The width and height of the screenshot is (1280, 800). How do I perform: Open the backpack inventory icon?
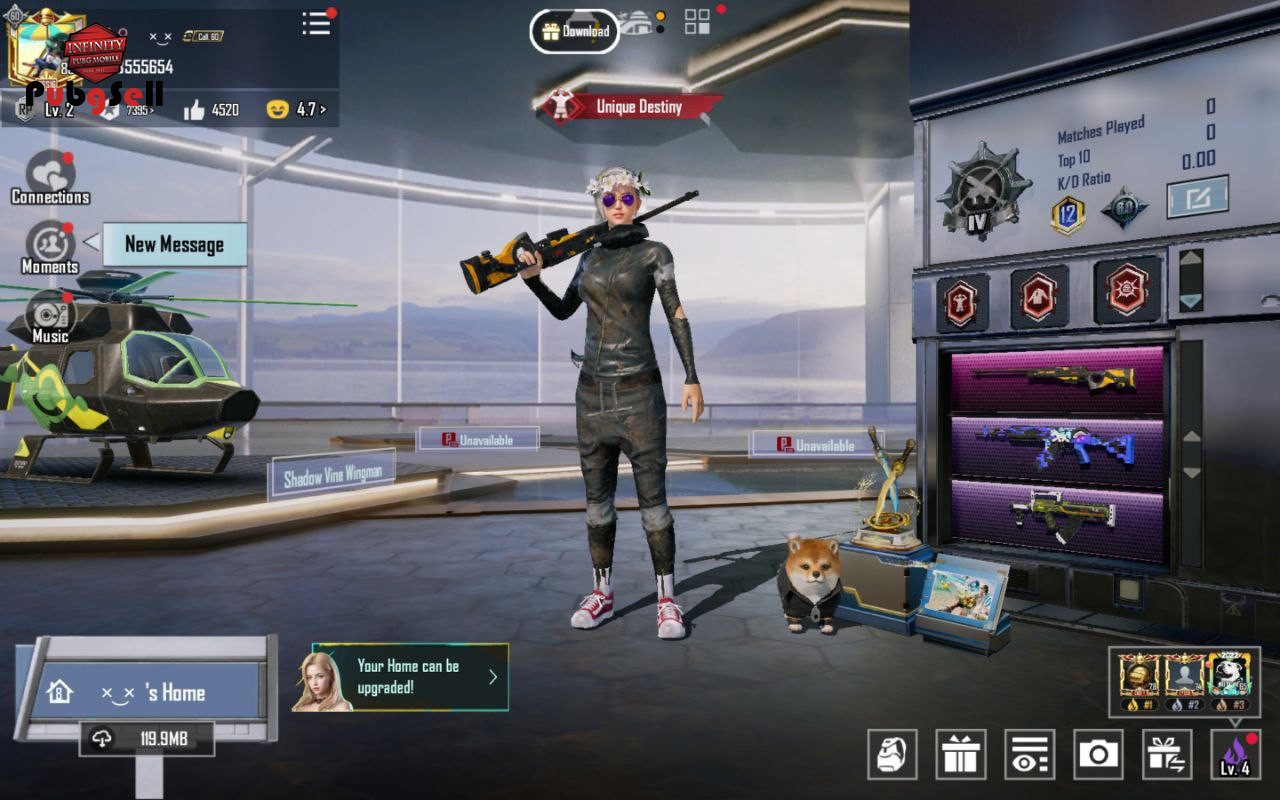click(x=893, y=754)
